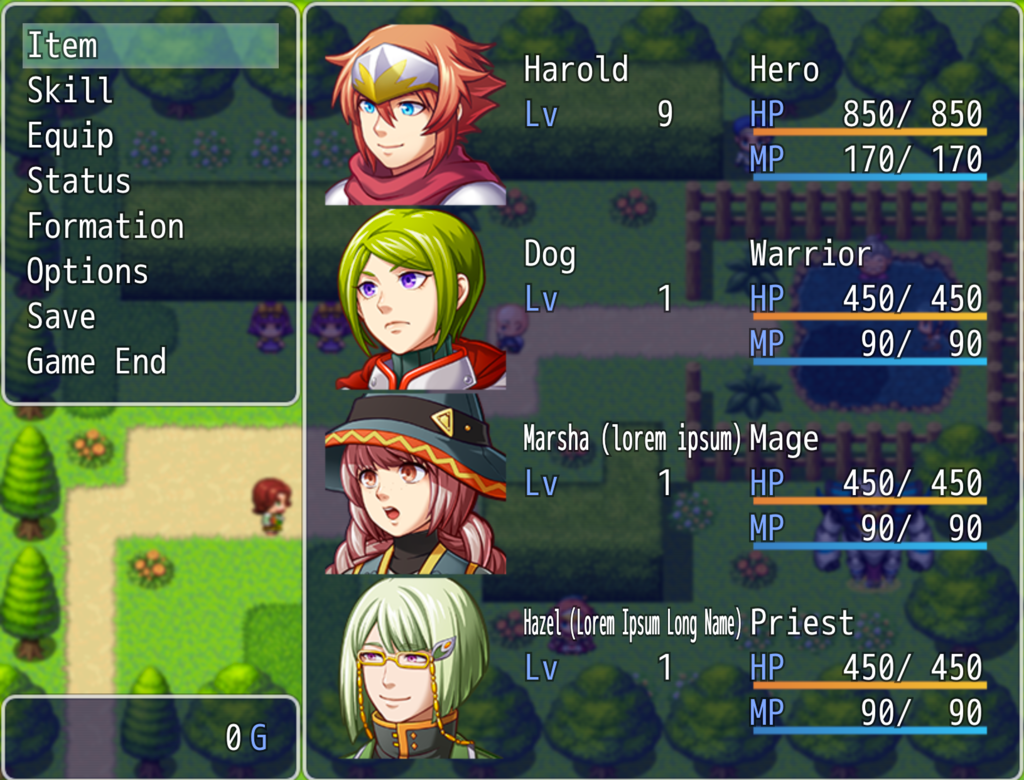Click Hazel the Priest's portrait
The image size is (1024, 780).
pos(415,668)
